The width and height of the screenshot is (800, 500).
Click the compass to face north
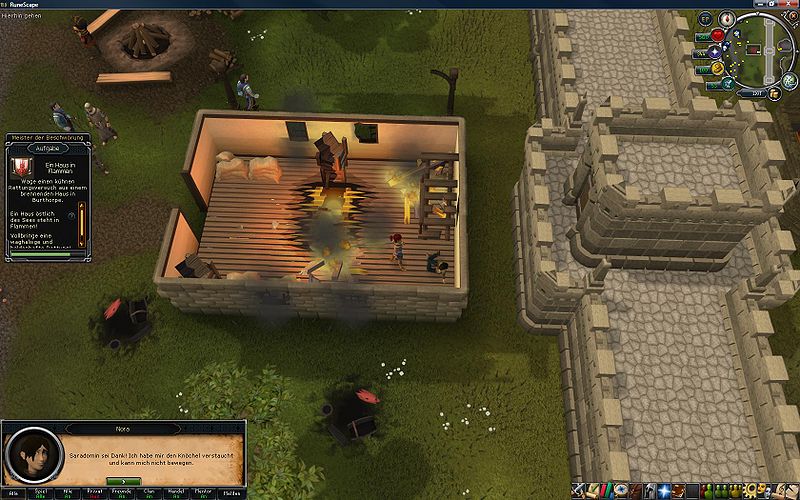[727, 18]
